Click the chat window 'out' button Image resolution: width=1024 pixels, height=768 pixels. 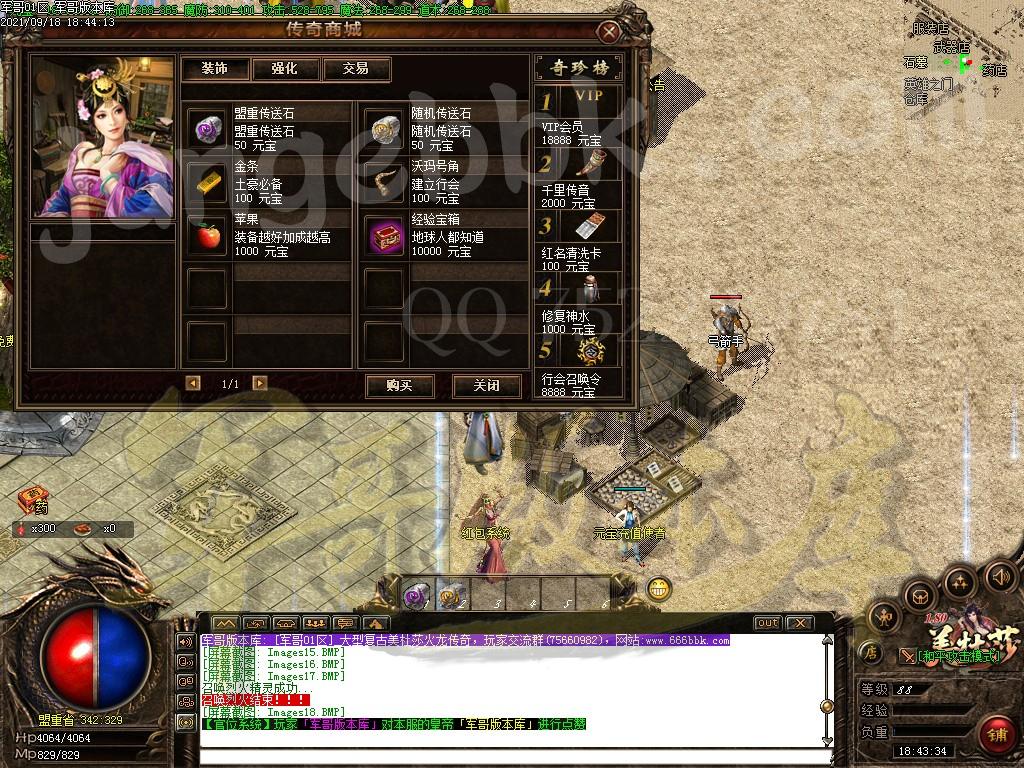pos(767,623)
